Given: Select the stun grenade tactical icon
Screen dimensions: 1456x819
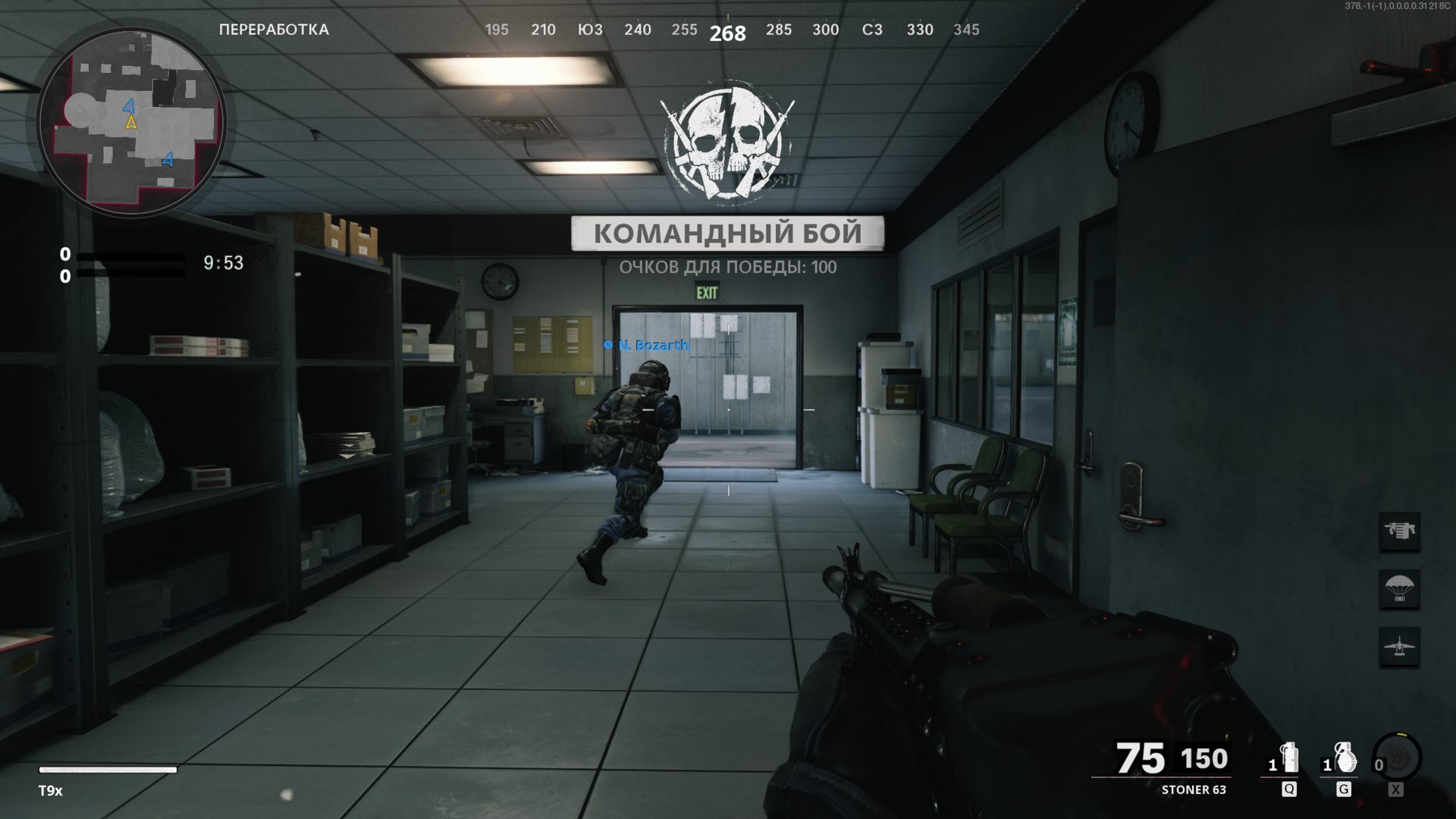Looking at the screenshot, I should tap(1288, 758).
